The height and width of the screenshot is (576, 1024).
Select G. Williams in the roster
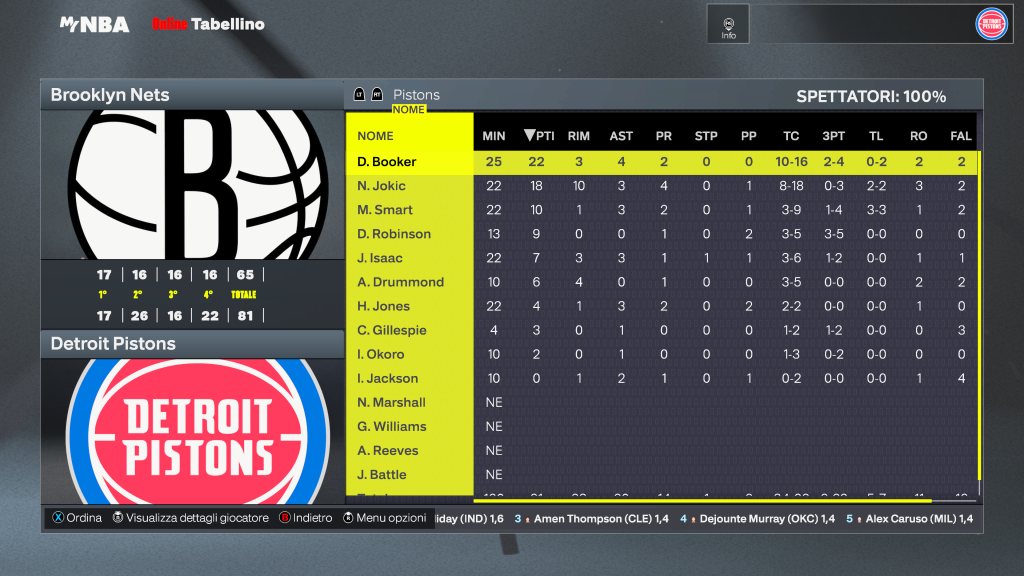(x=391, y=426)
